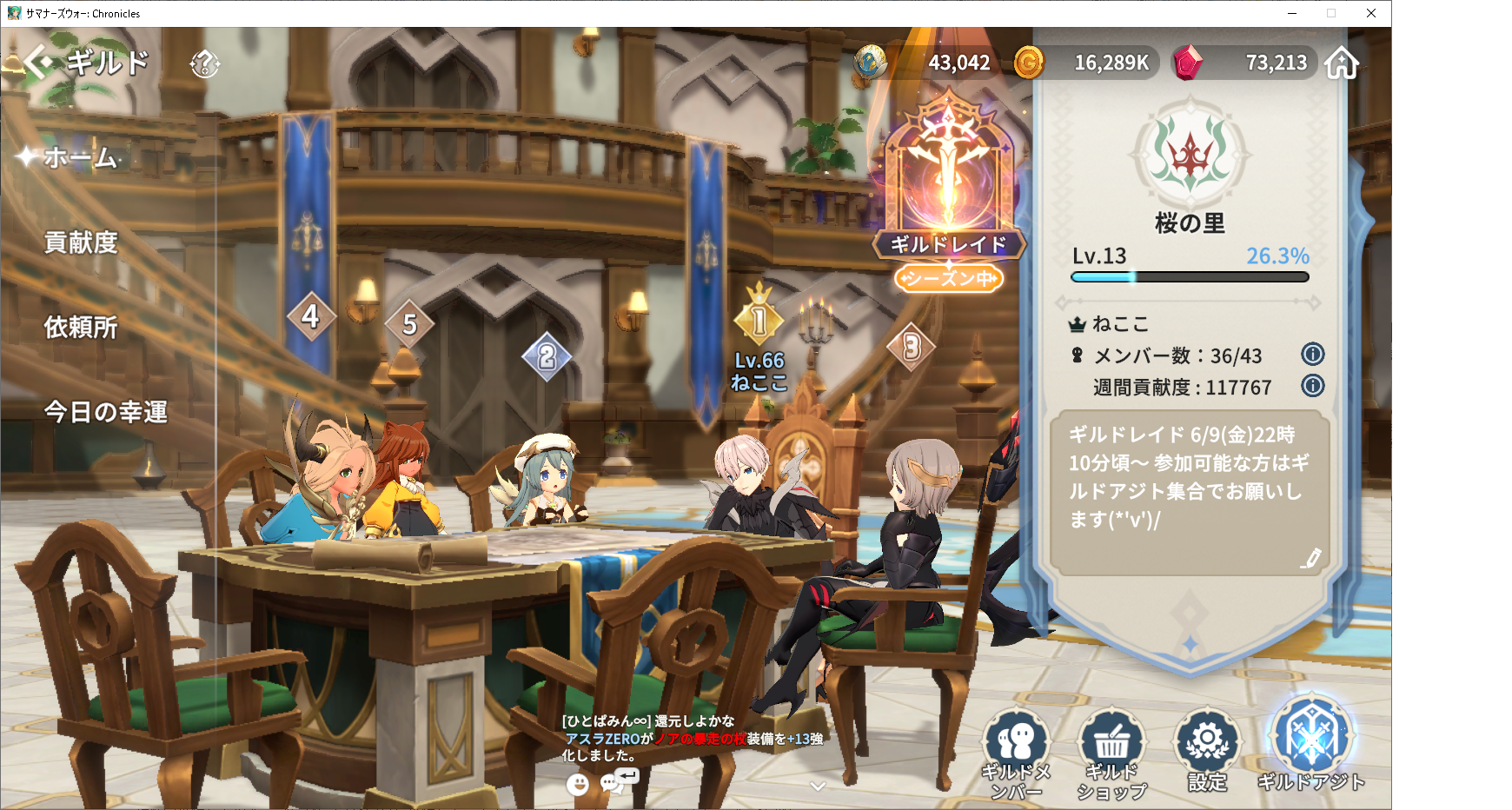Open the chat speech bubble icon
Screen dimensions: 1512x810
pyautogui.click(x=613, y=784)
